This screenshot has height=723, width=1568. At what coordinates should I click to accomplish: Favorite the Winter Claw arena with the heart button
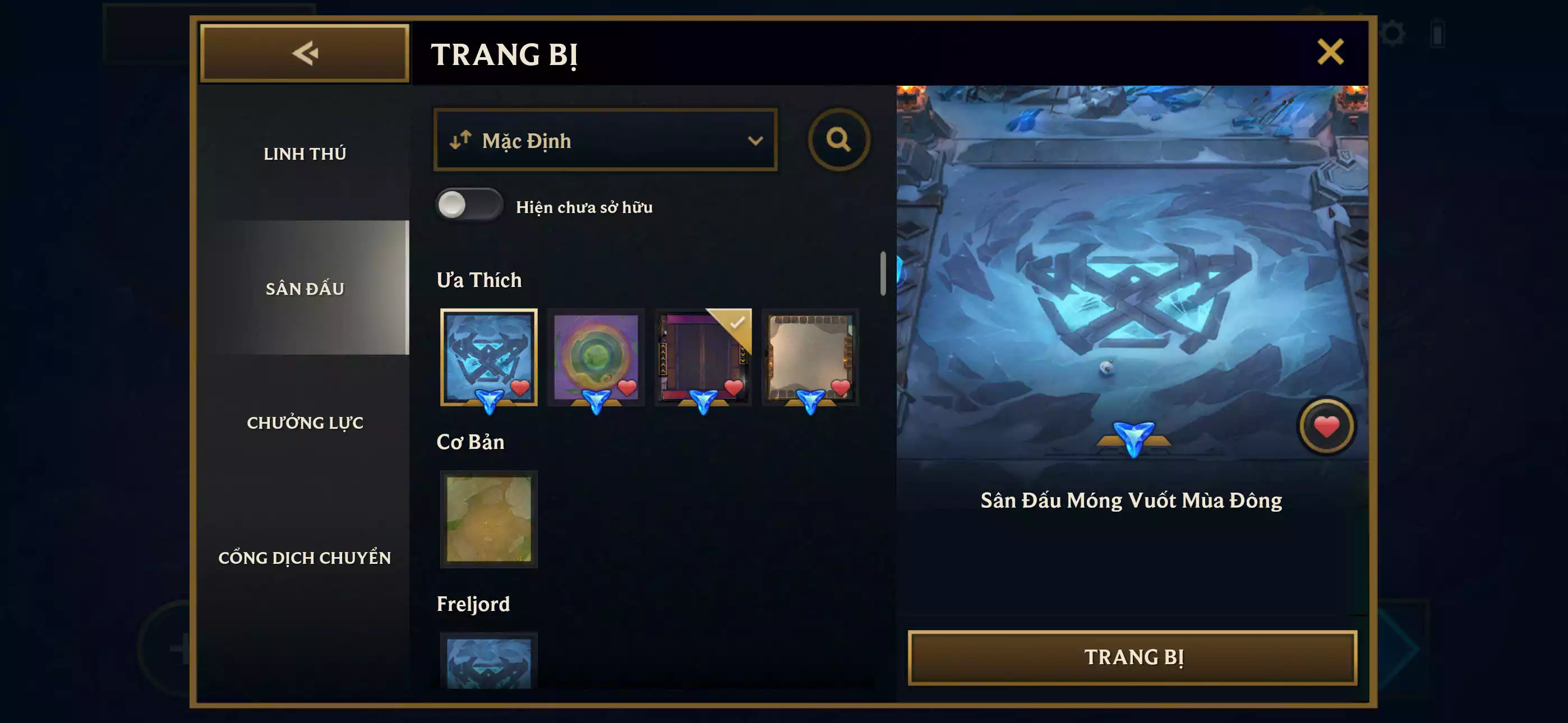pos(1327,426)
